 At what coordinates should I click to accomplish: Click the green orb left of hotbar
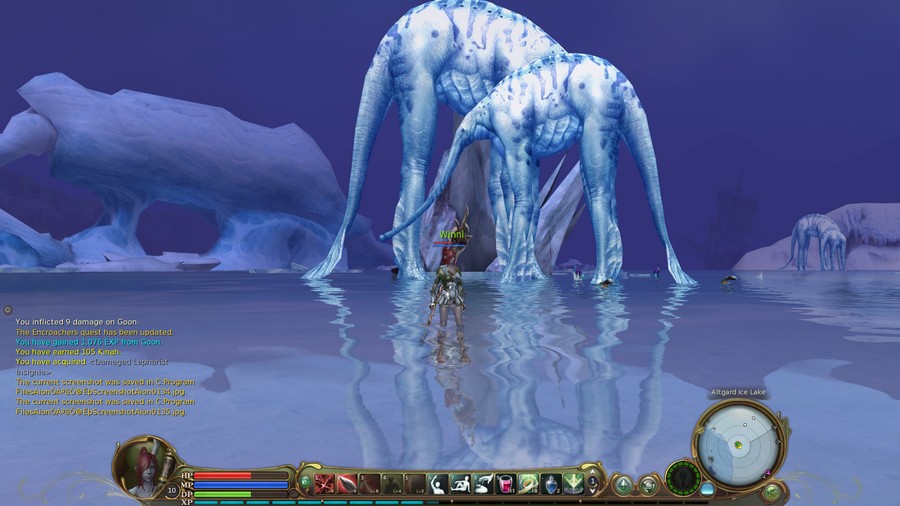[x=305, y=484]
